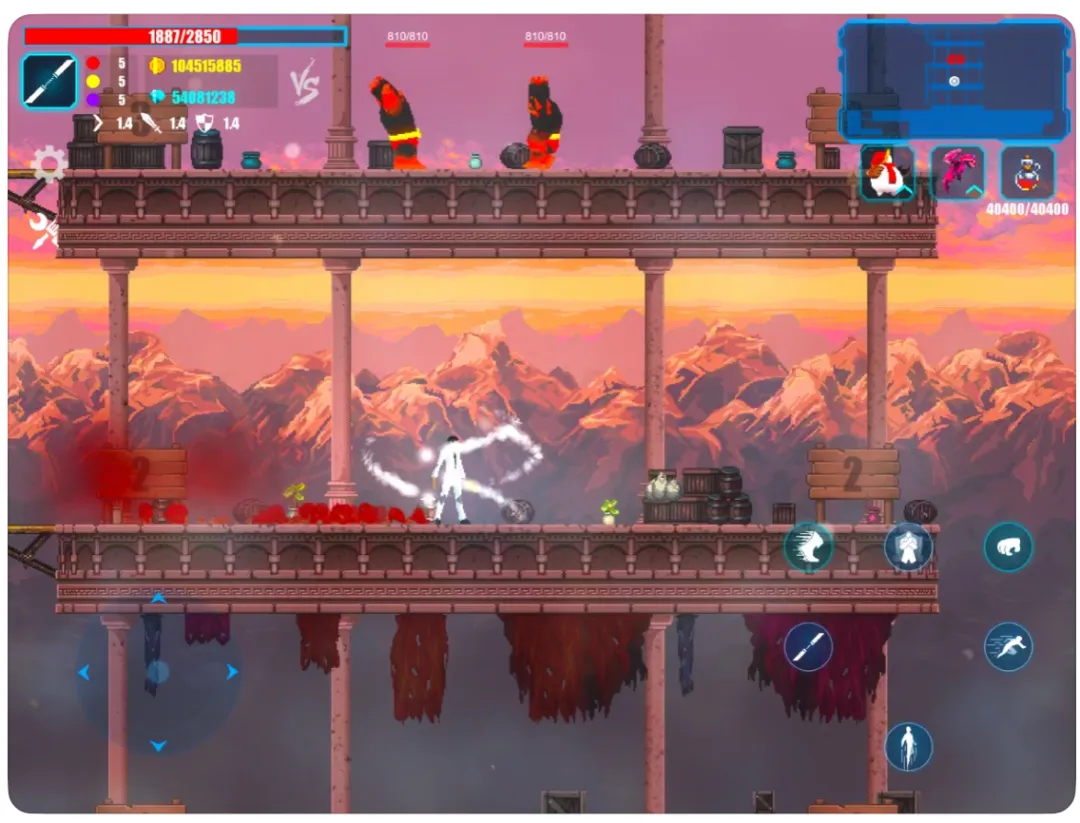Activate the crossed-arms shield block skill
The height and width of the screenshot is (823, 1080).
tap(908, 547)
